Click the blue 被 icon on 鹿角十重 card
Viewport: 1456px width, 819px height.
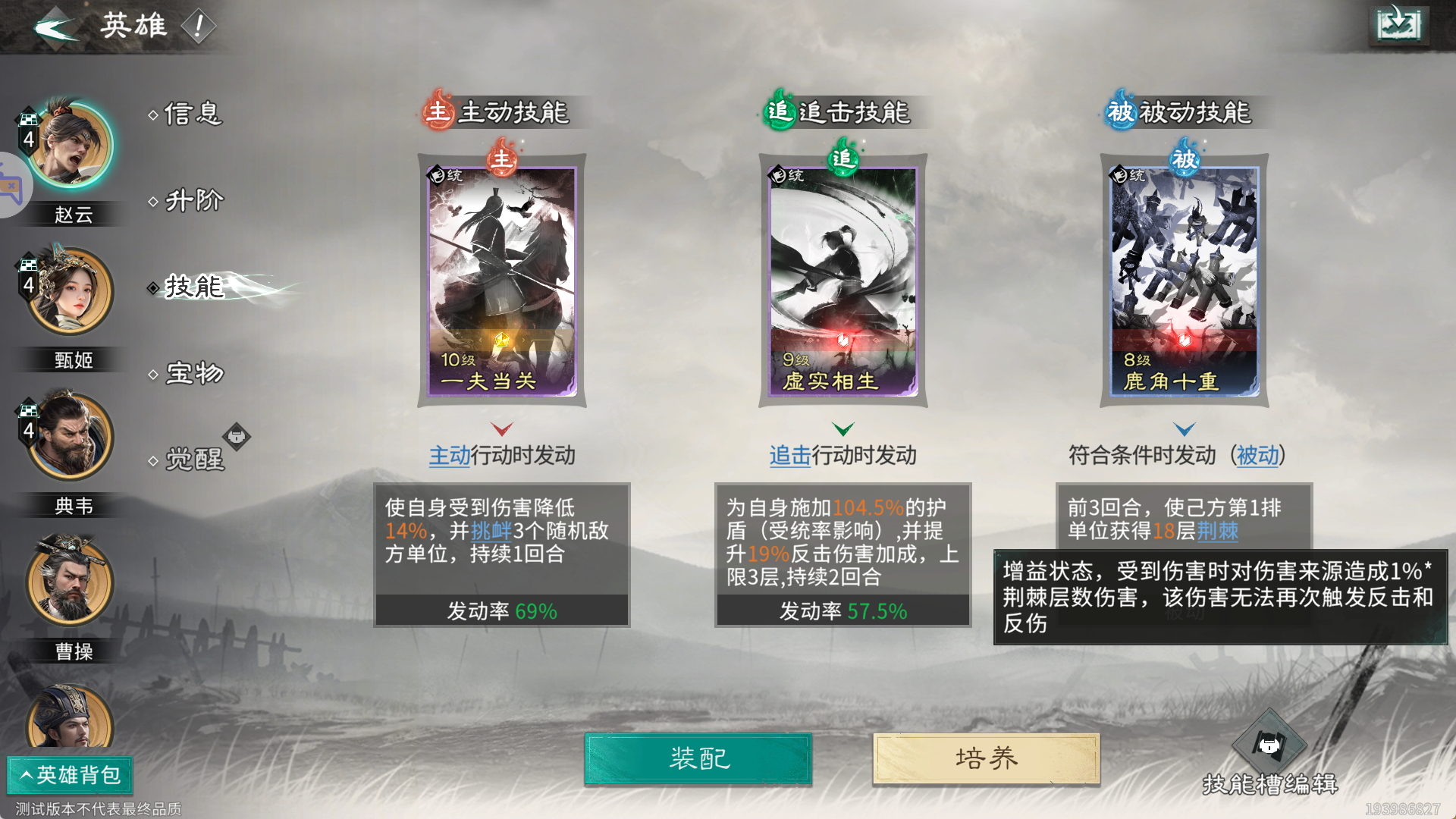click(x=1185, y=162)
